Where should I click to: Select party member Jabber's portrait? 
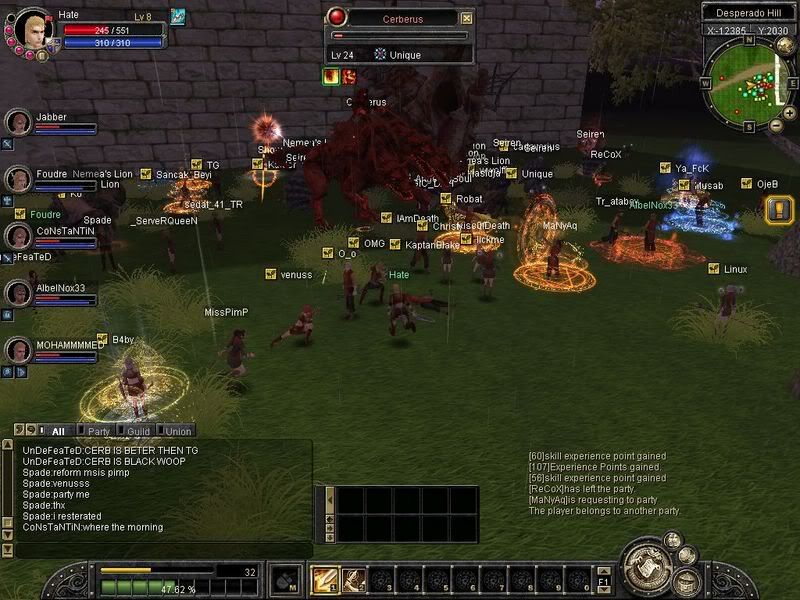(x=18, y=123)
